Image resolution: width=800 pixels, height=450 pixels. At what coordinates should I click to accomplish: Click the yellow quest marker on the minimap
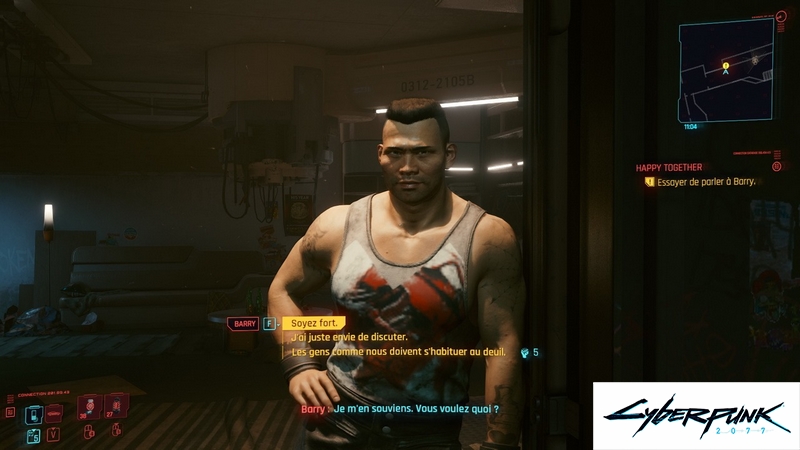click(x=726, y=67)
